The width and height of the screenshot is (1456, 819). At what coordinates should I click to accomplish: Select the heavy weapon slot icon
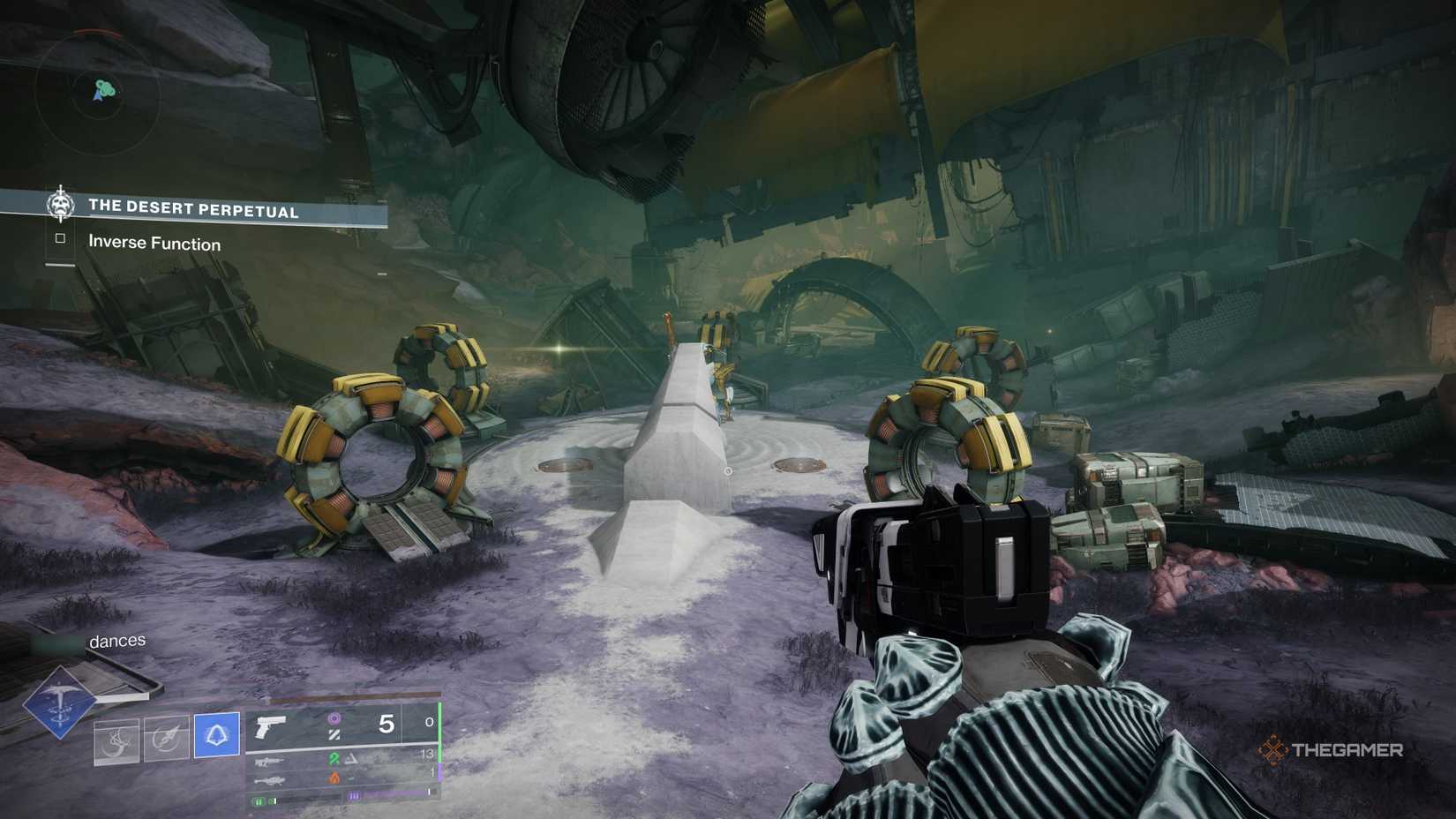click(x=268, y=781)
